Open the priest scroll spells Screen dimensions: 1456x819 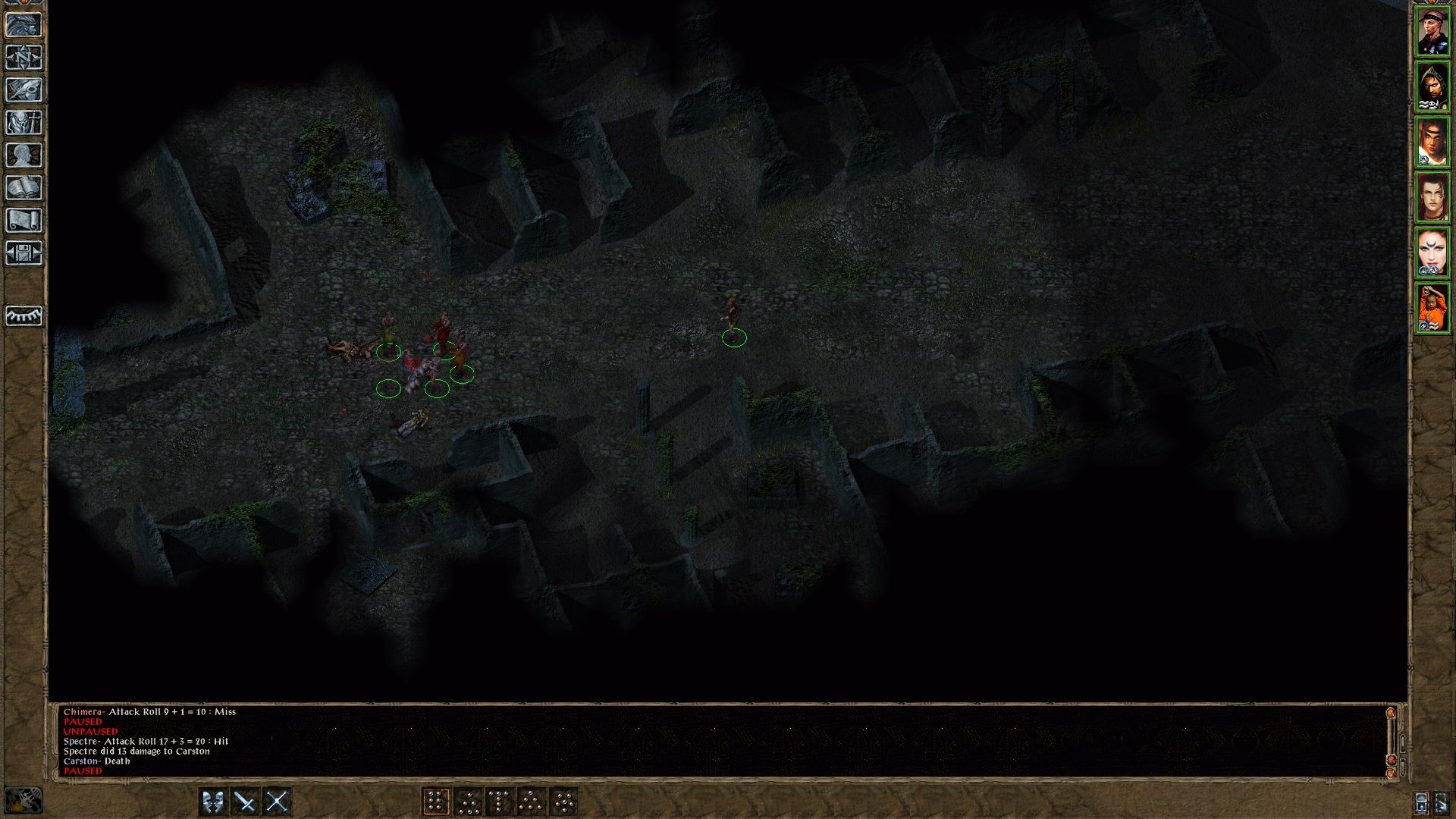point(25,221)
